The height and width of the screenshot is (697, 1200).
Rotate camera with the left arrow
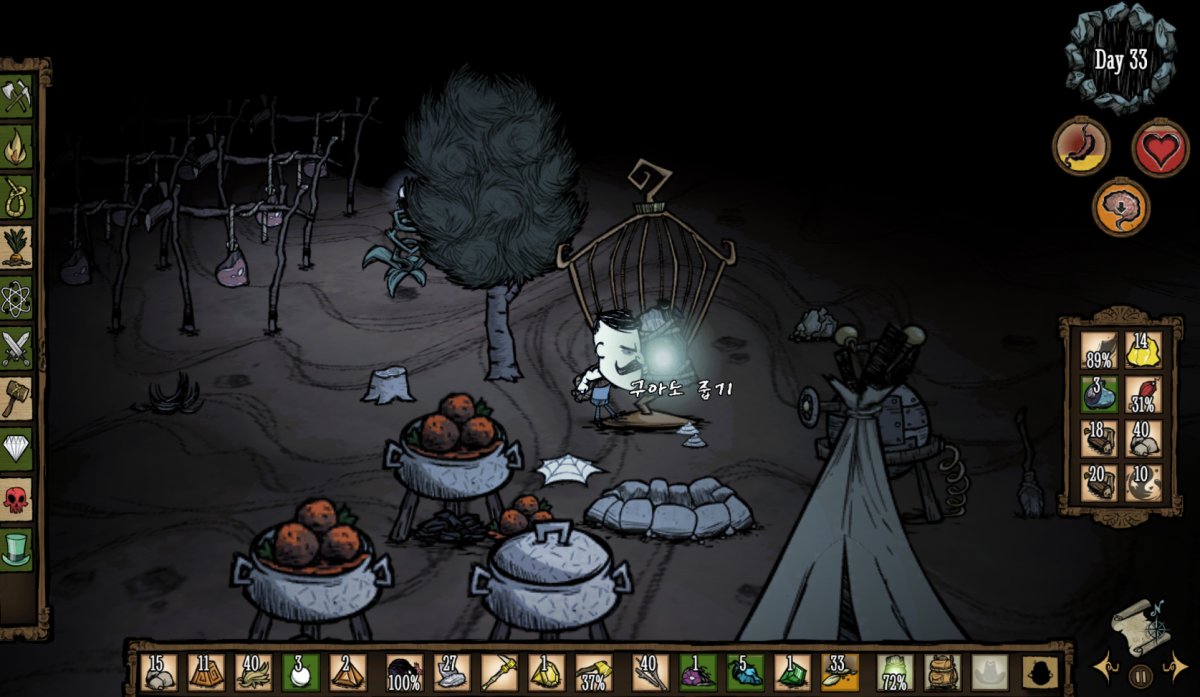coord(1107,666)
